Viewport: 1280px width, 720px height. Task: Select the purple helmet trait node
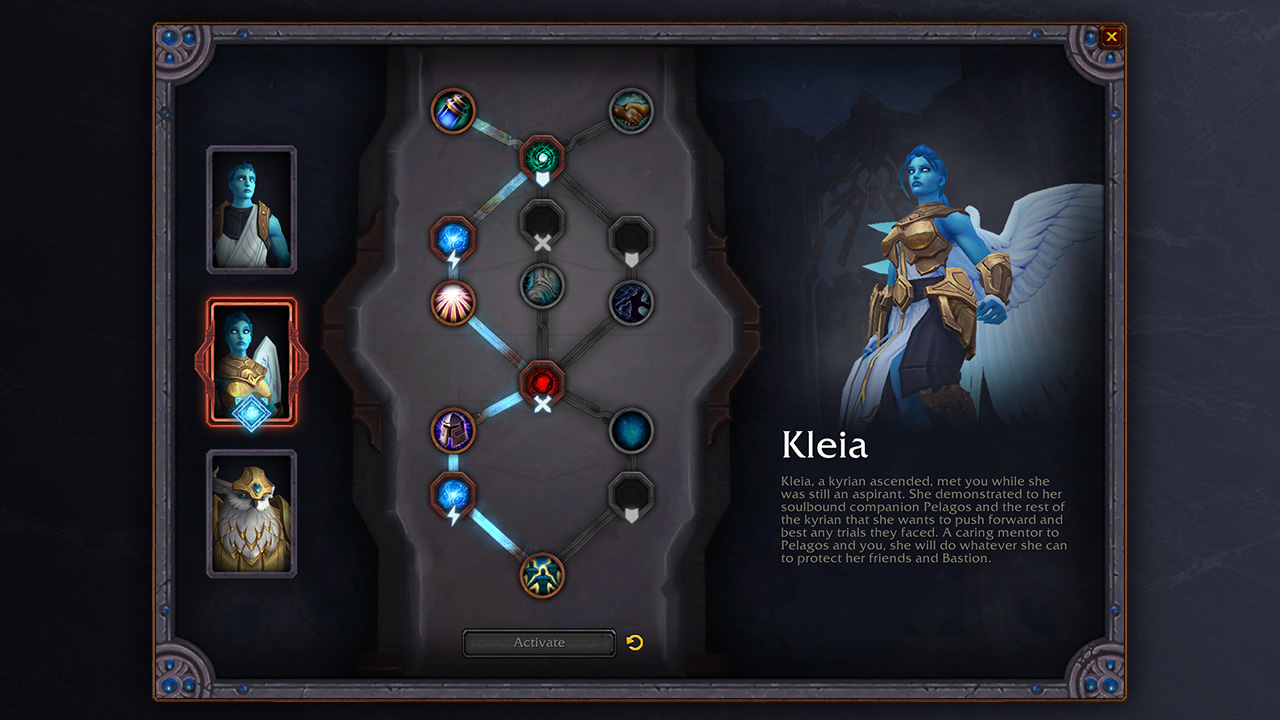click(x=453, y=431)
